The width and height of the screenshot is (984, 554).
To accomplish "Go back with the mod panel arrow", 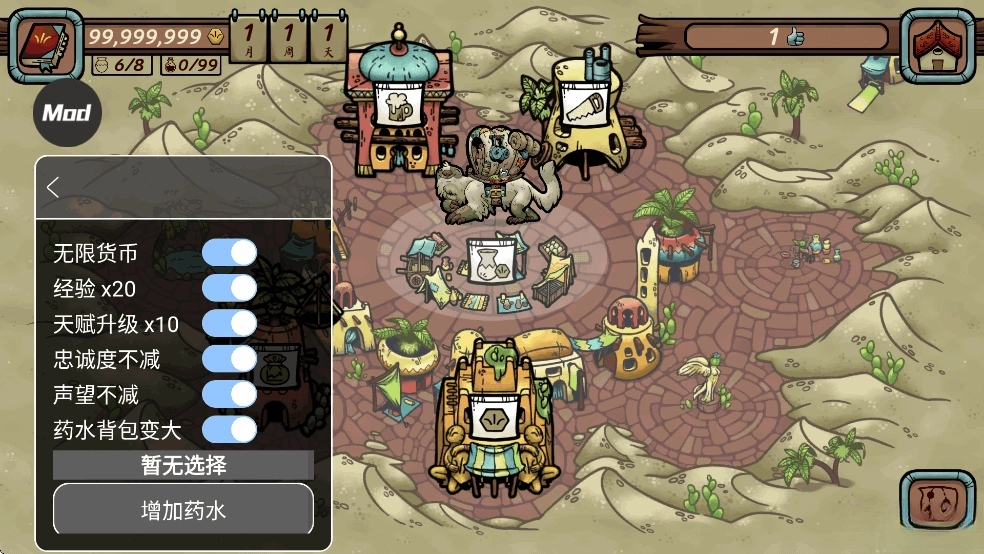I will [54, 187].
